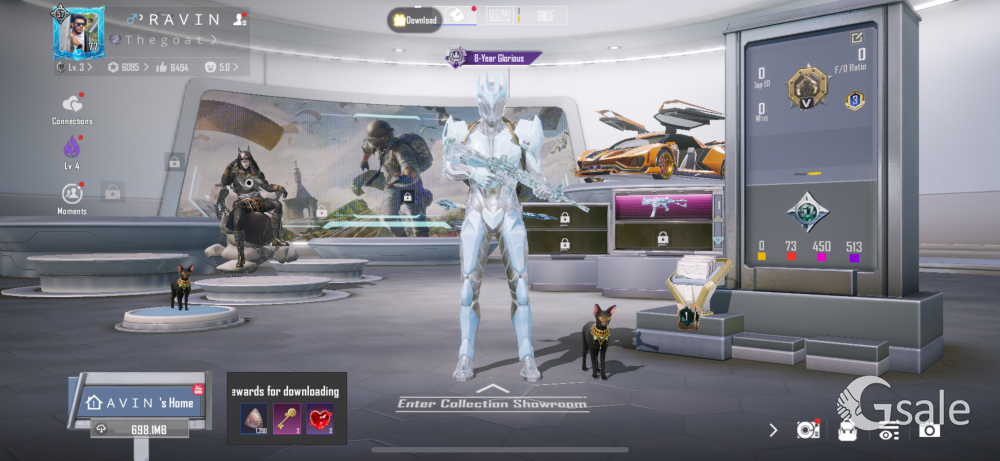Switch to the BGMI tab
The width and height of the screenshot is (1000, 461).
point(500,16)
